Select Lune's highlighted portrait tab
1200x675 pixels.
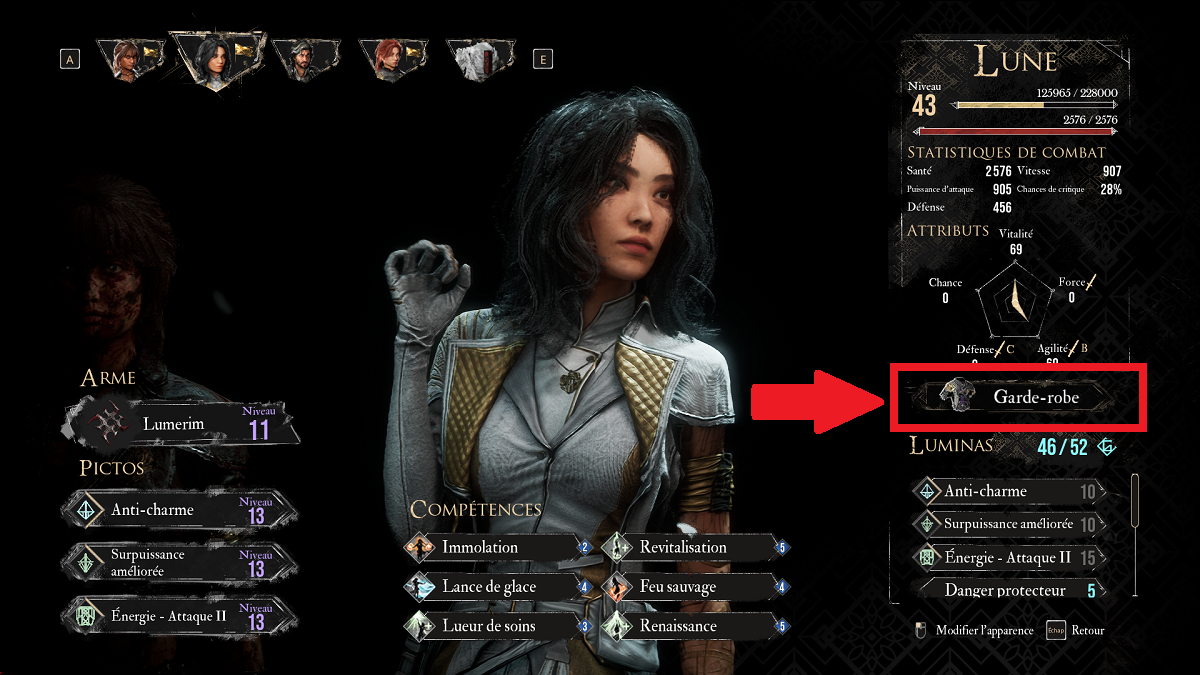click(212, 58)
